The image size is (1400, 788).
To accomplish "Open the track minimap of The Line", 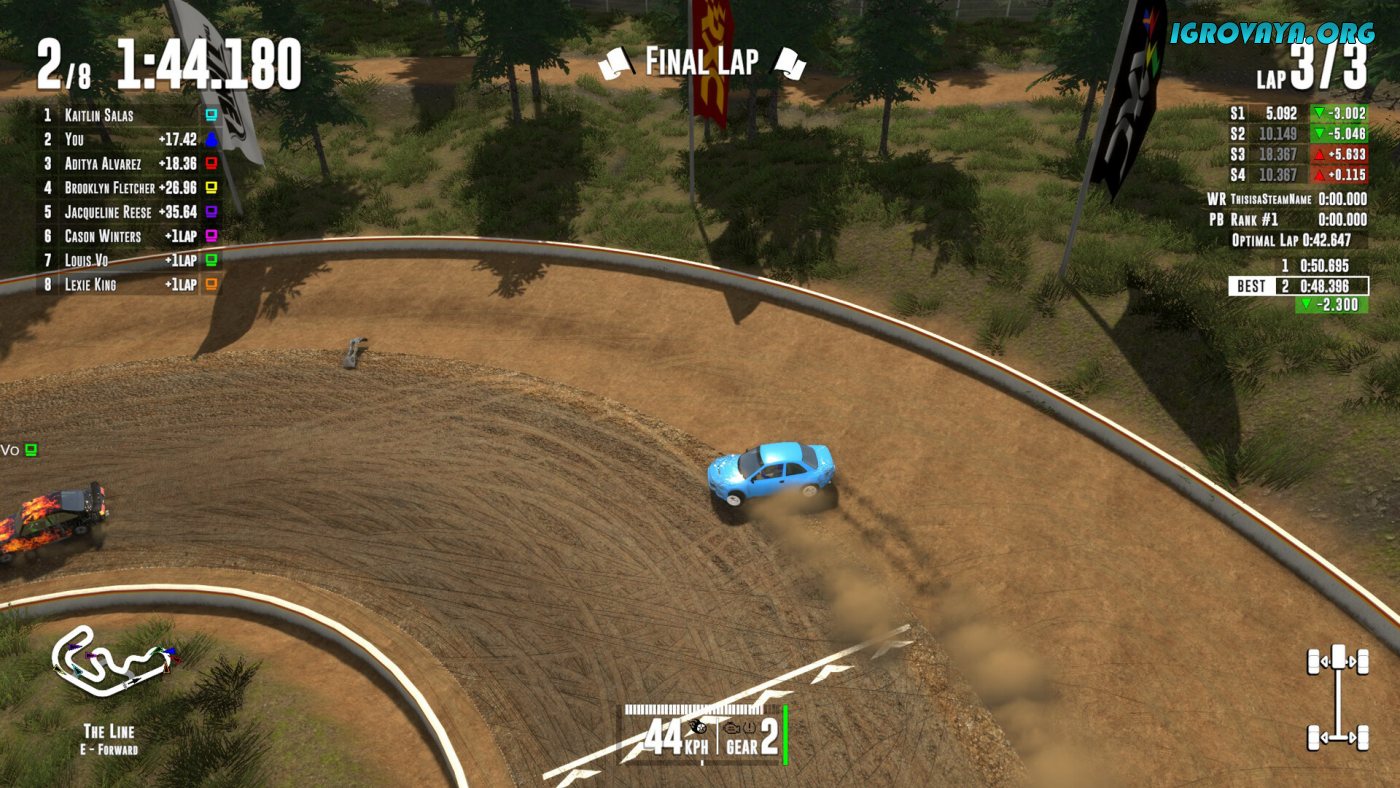I will (x=112, y=664).
